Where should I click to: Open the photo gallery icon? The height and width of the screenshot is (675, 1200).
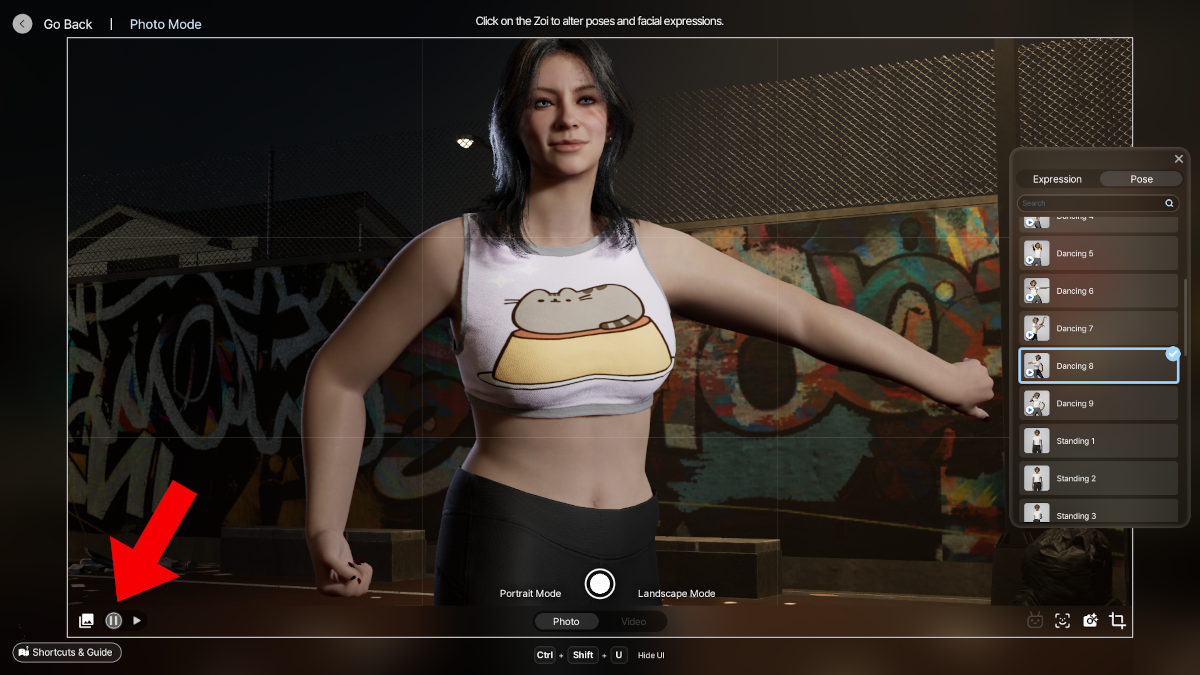(87, 621)
